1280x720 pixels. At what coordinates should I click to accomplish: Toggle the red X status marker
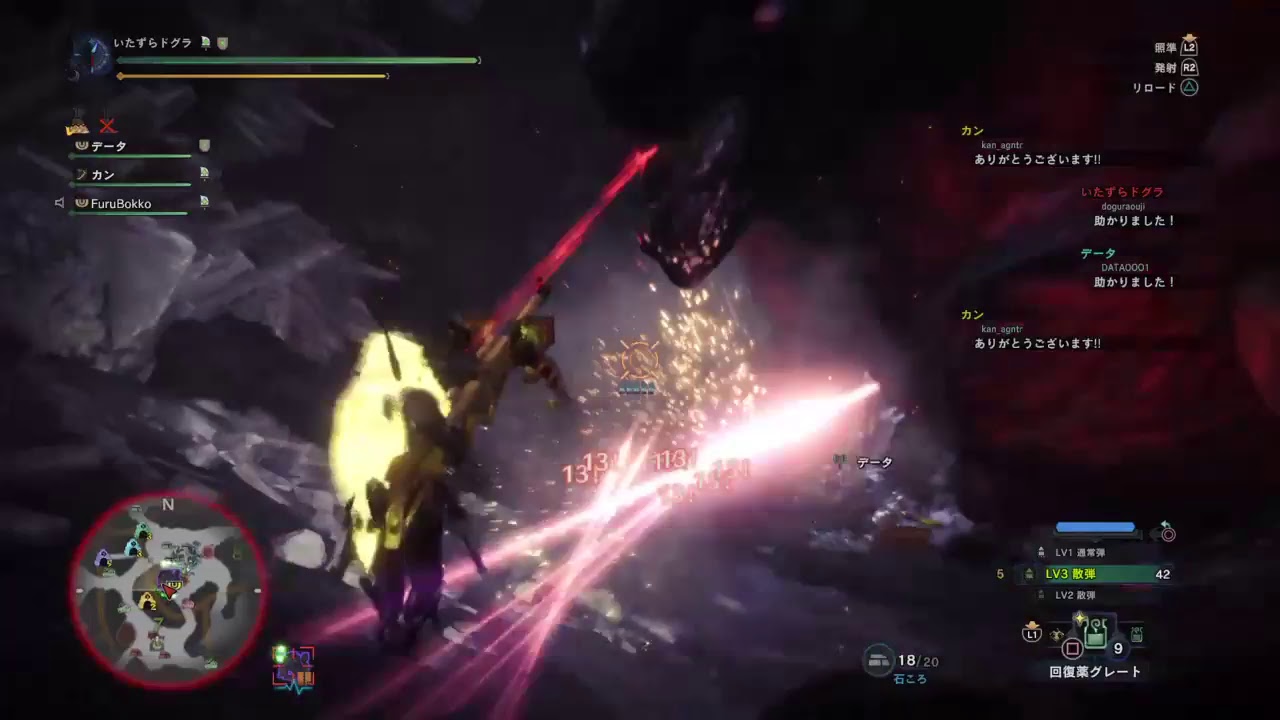[x=107, y=126]
